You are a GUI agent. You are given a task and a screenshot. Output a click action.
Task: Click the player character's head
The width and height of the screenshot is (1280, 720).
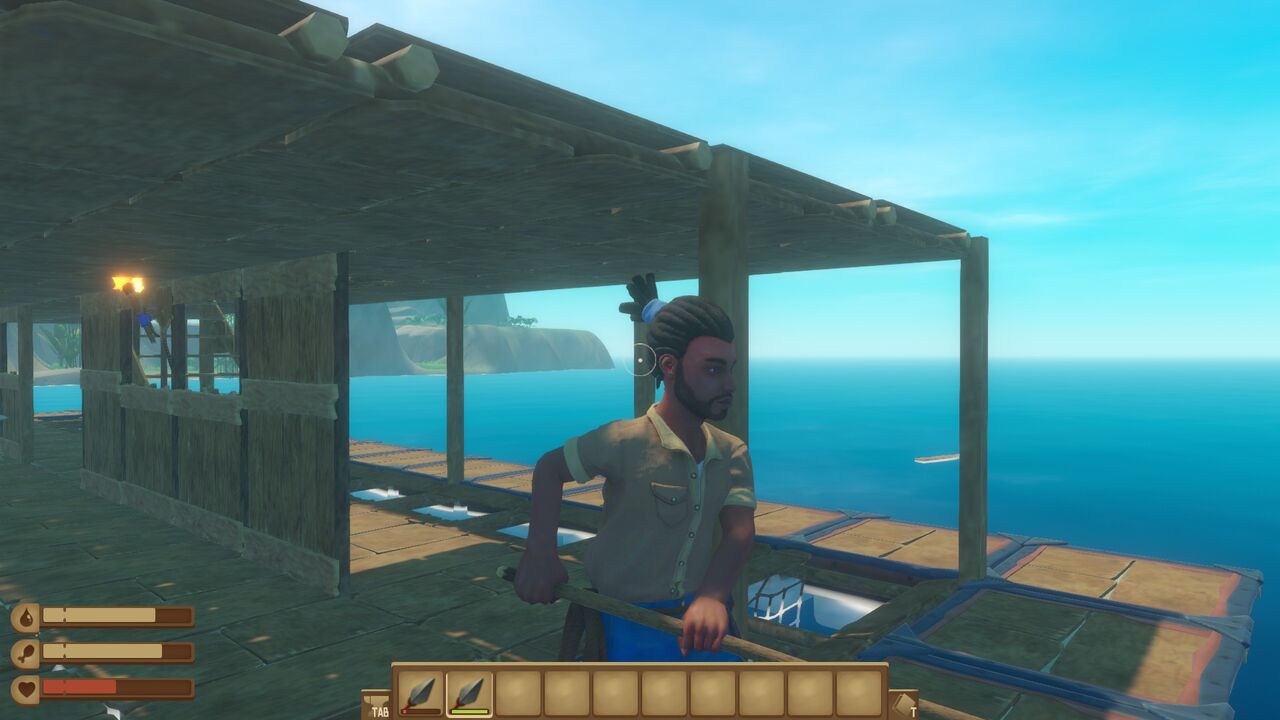click(x=693, y=355)
